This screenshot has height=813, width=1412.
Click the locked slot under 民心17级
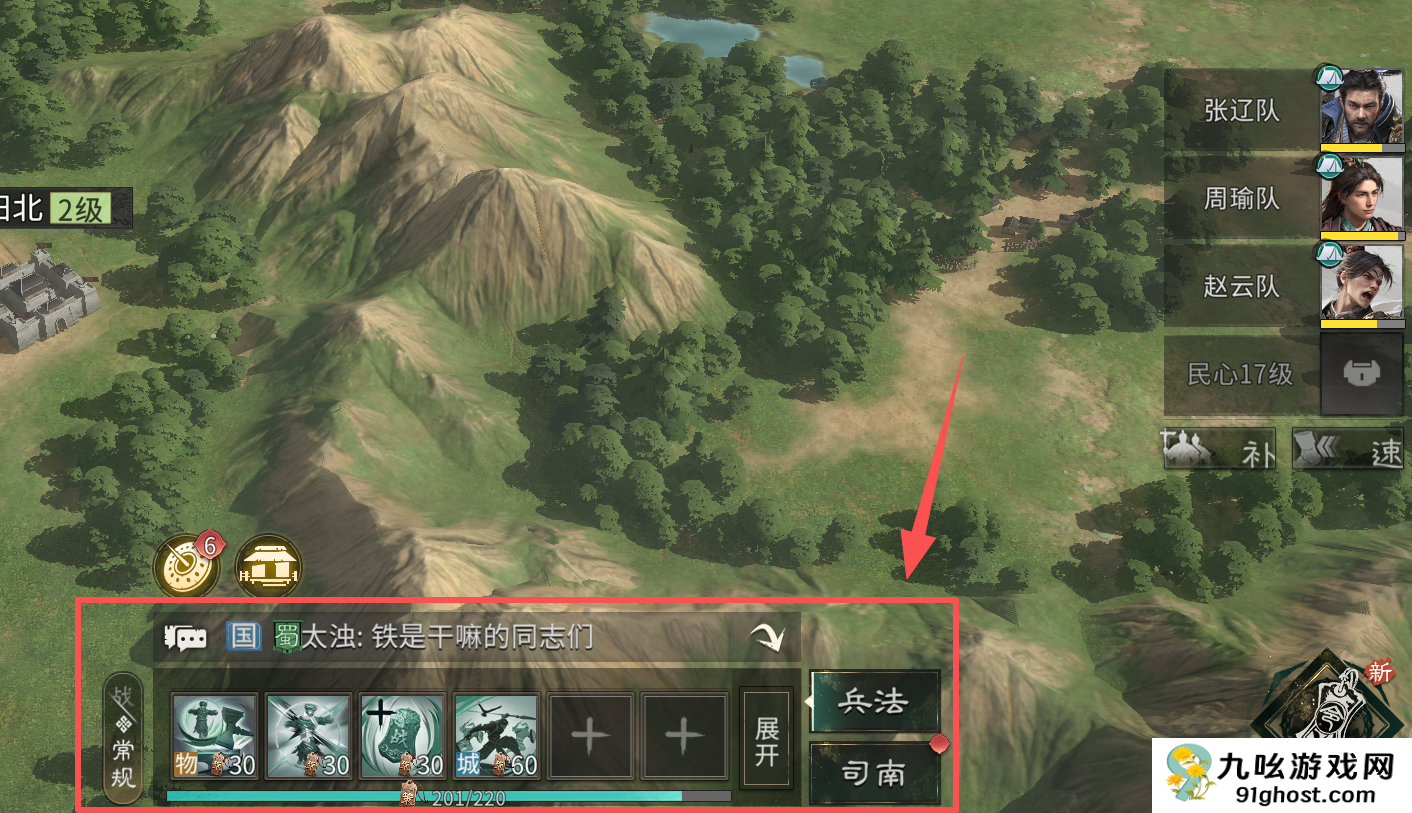(1360, 373)
